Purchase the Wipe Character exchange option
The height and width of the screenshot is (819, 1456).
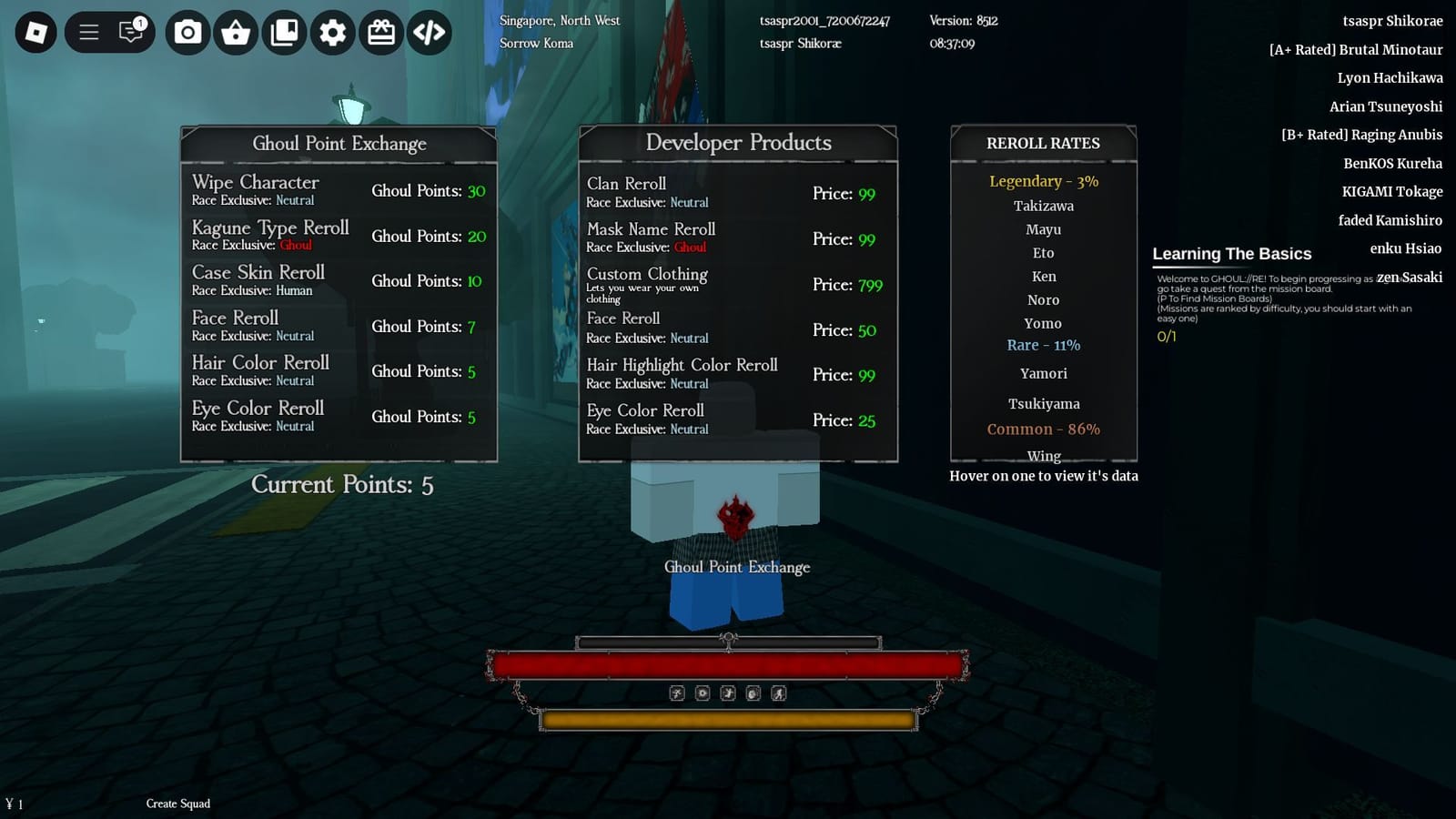(339, 190)
